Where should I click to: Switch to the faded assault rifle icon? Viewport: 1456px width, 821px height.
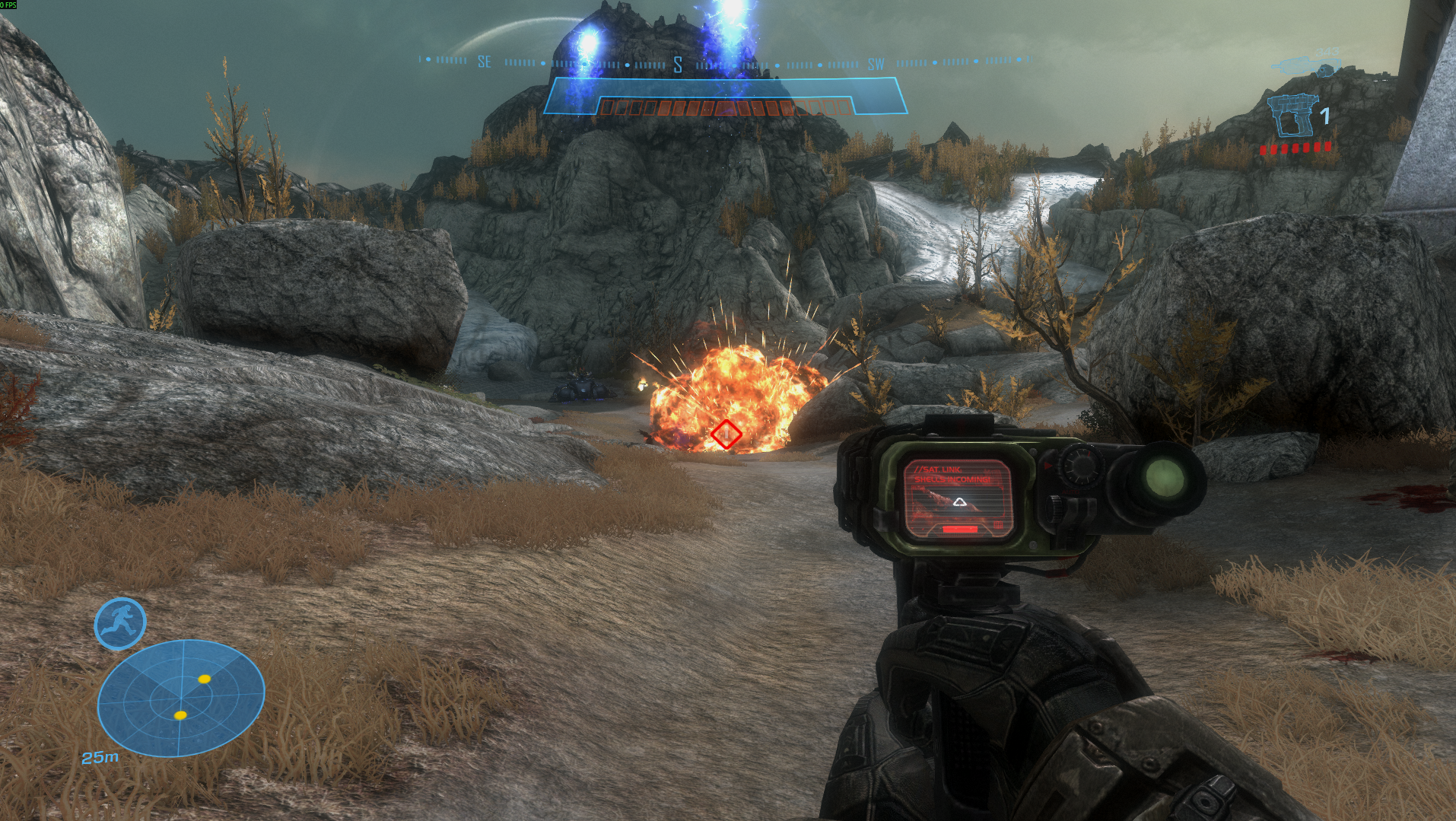point(1305,66)
